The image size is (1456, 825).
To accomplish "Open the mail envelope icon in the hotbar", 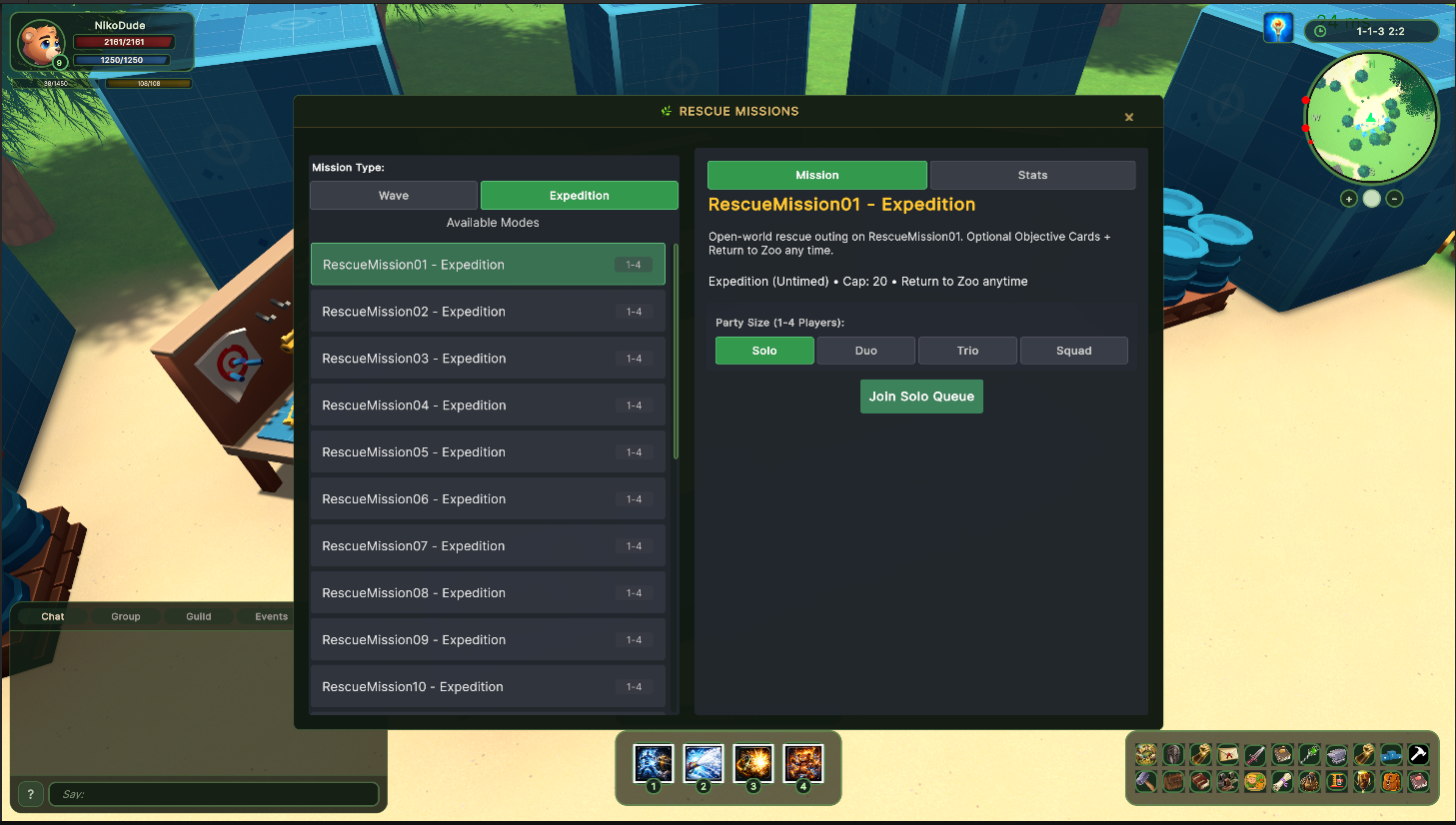I will tap(1226, 754).
